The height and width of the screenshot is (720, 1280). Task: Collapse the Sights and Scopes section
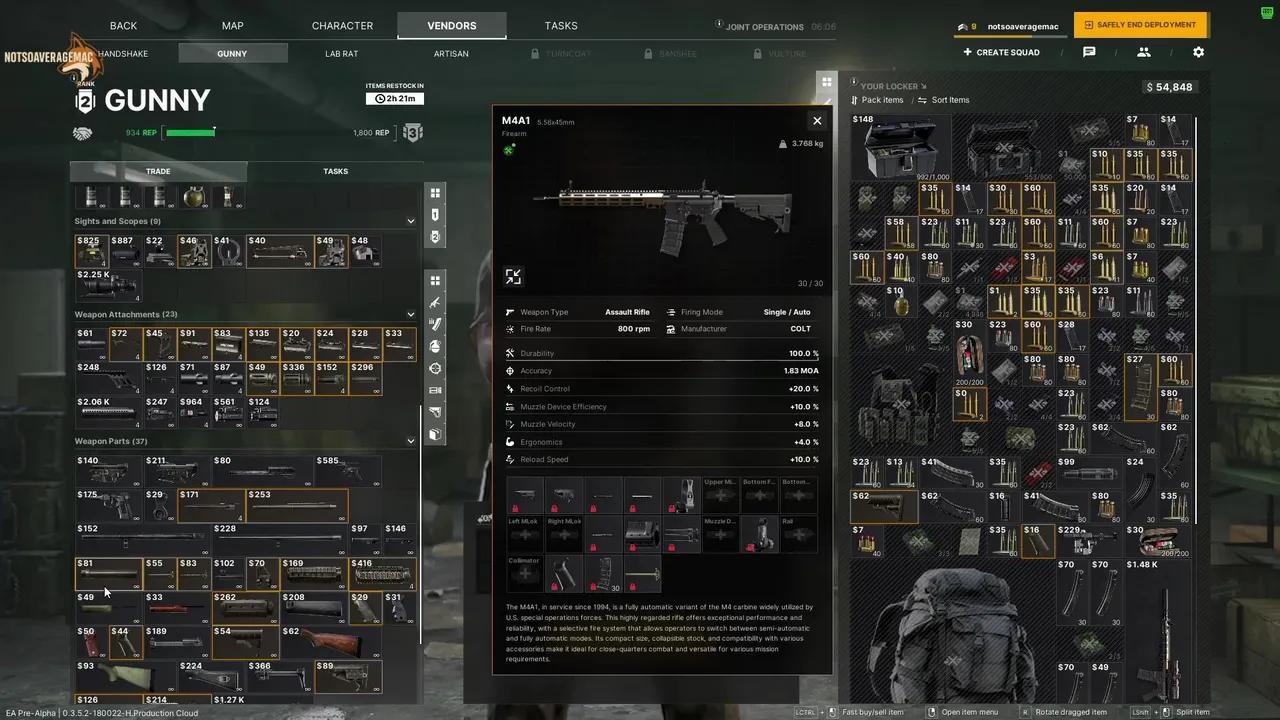click(410, 221)
